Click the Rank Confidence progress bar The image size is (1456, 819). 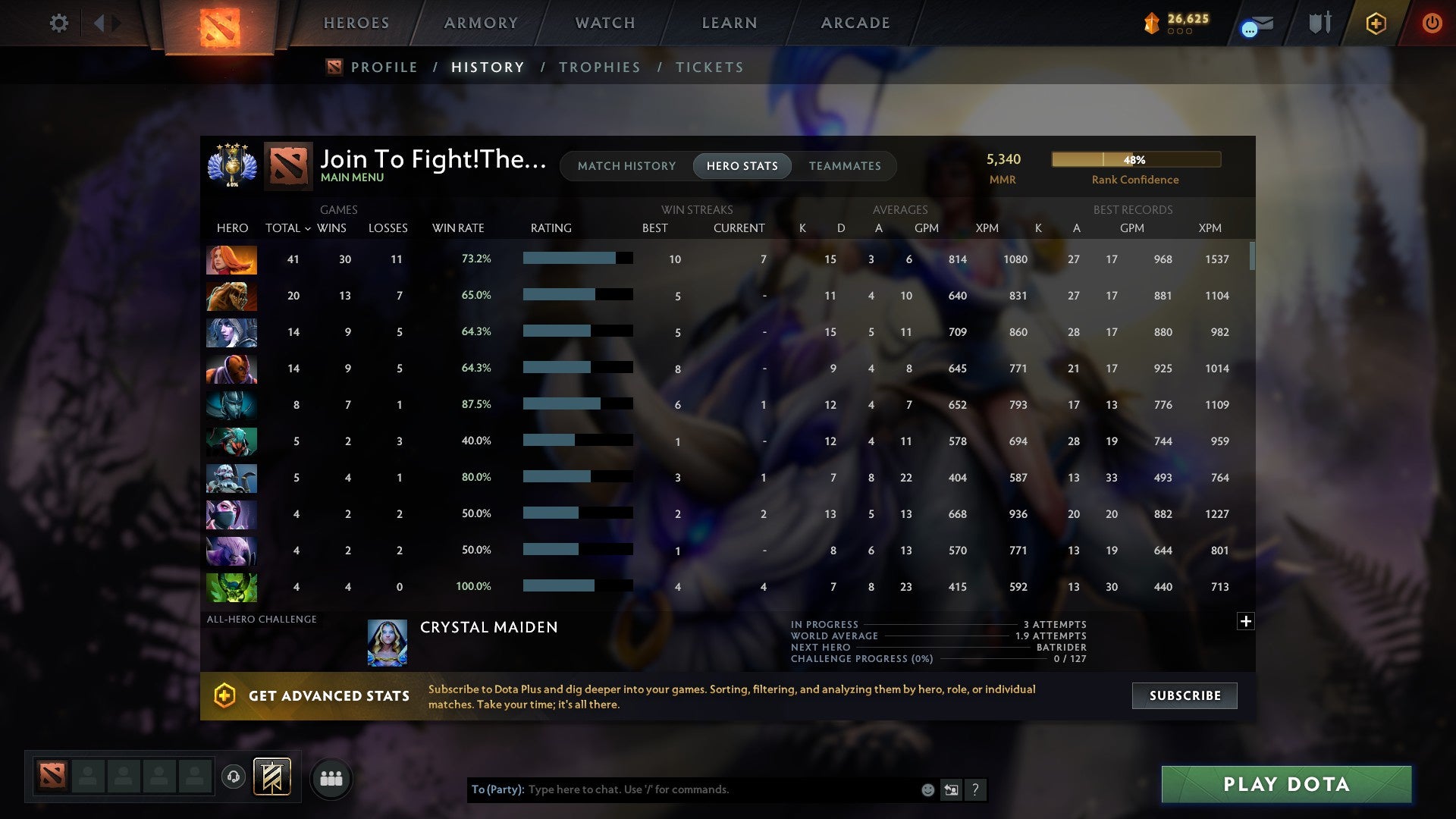(1135, 159)
